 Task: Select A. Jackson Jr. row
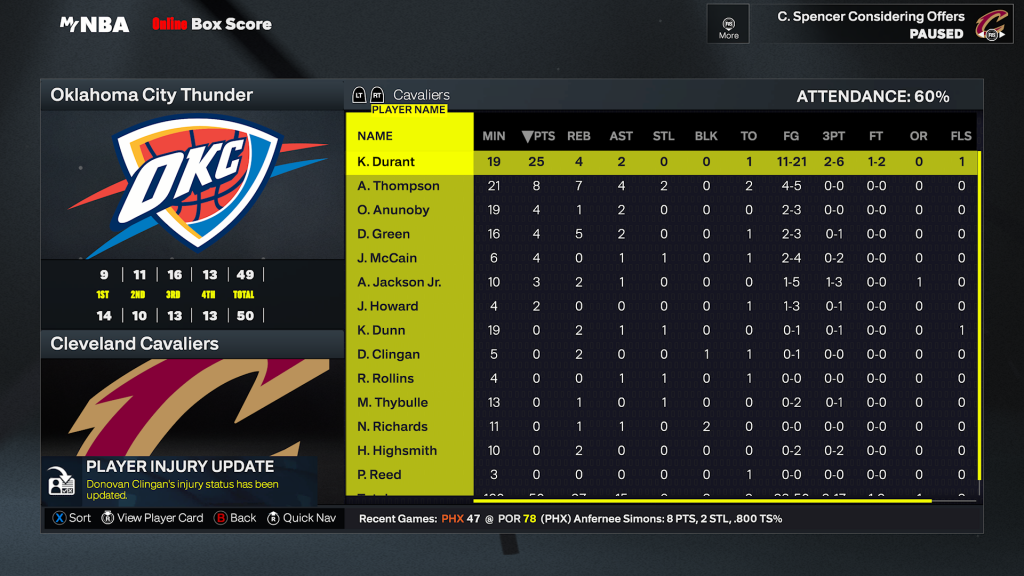point(399,282)
